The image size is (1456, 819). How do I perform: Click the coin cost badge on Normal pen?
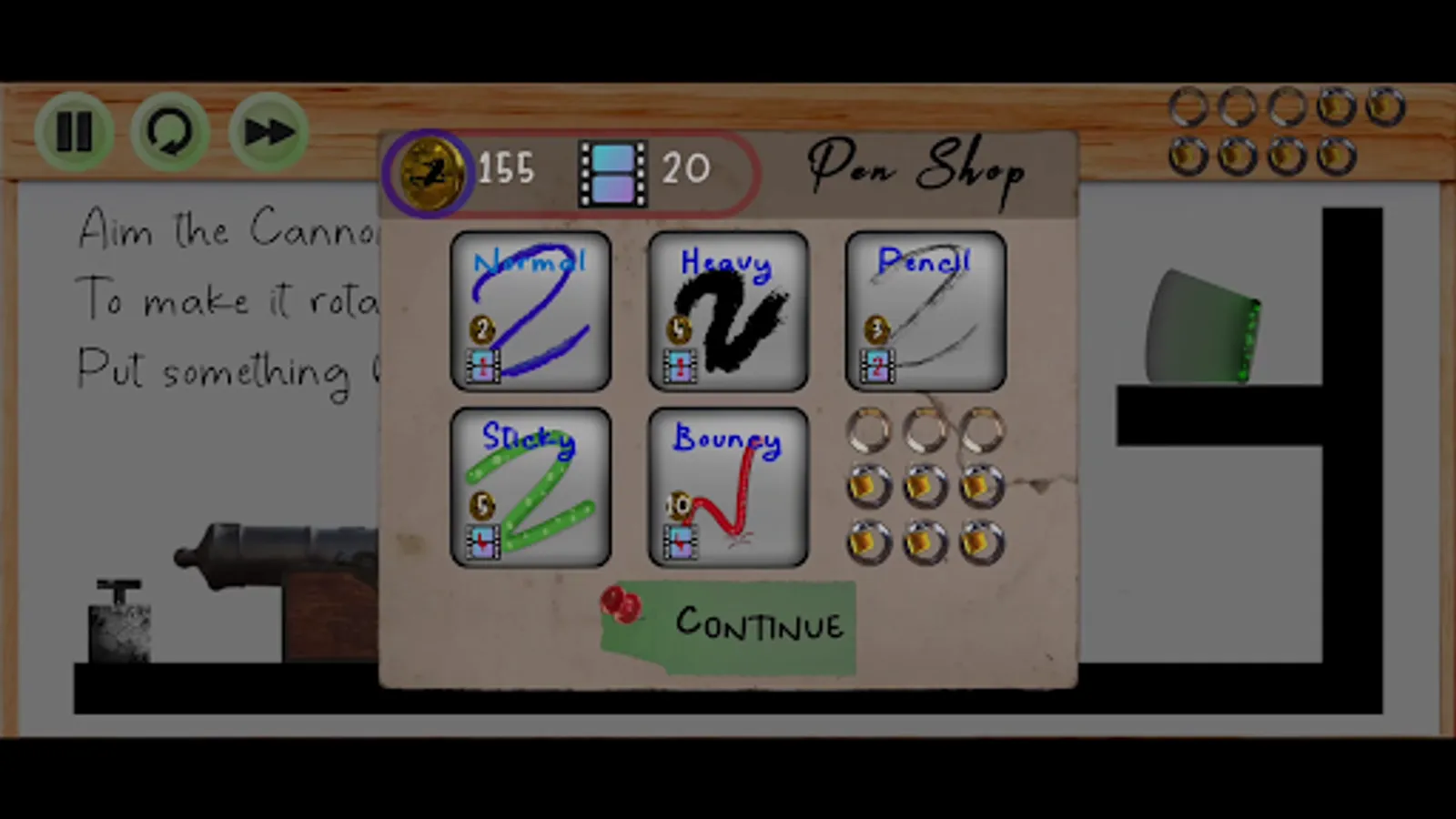click(x=481, y=330)
